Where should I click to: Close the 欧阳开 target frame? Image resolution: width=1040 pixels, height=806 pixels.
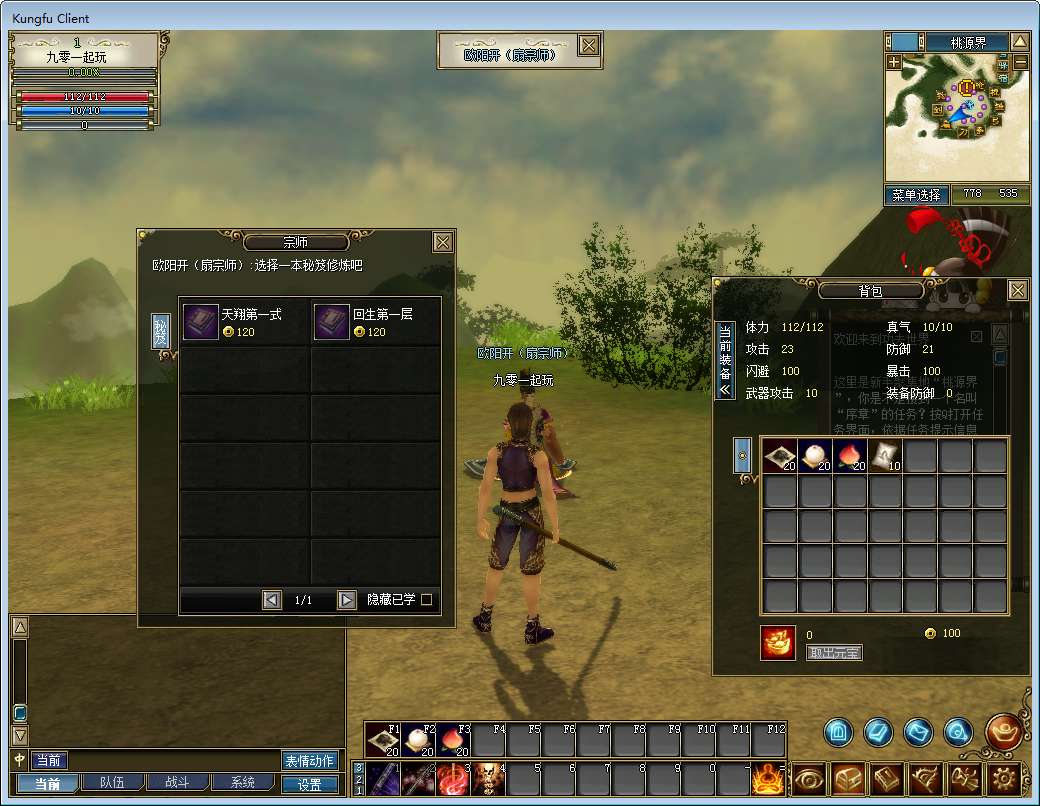click(x=589, y=45)
